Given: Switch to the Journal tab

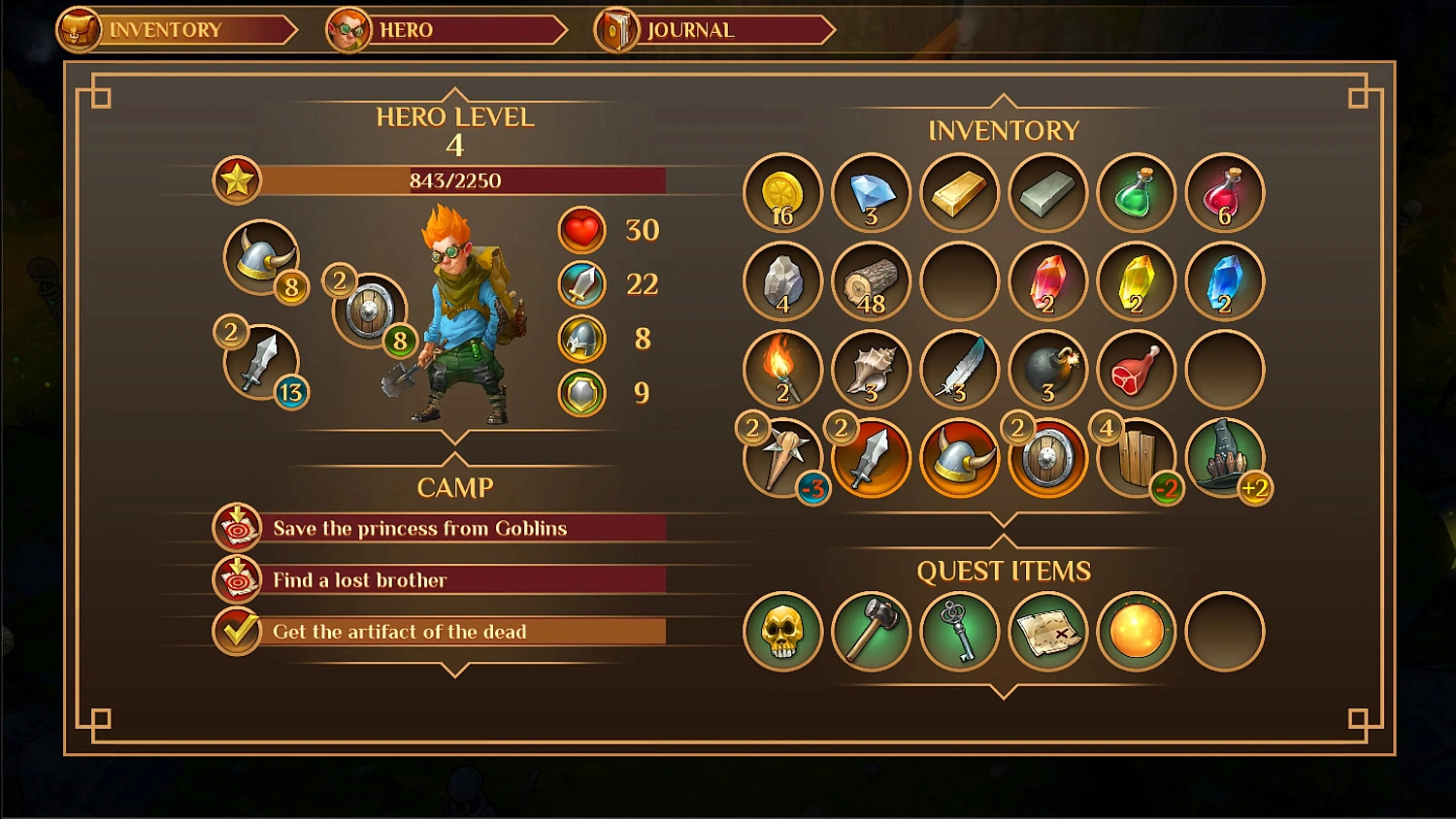Looking at the screenshot, I should pos(689,29).
